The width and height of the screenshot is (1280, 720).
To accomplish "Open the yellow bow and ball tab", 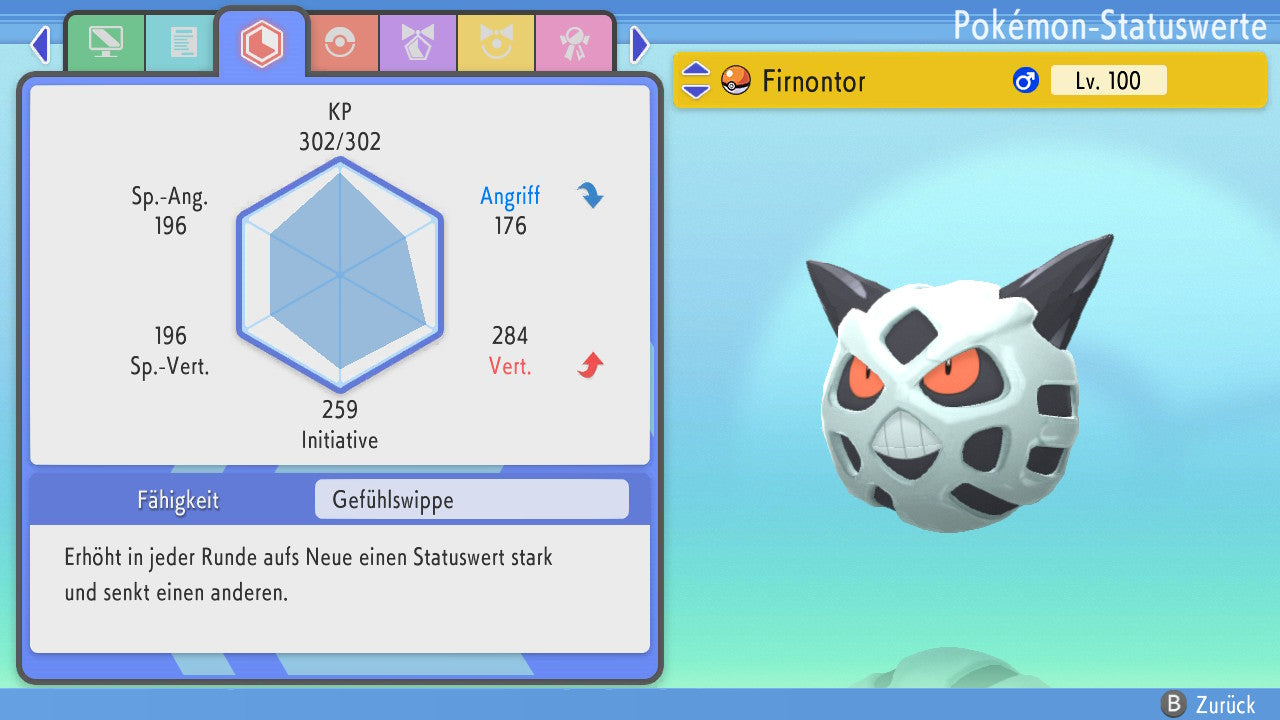I will (496, 42).
